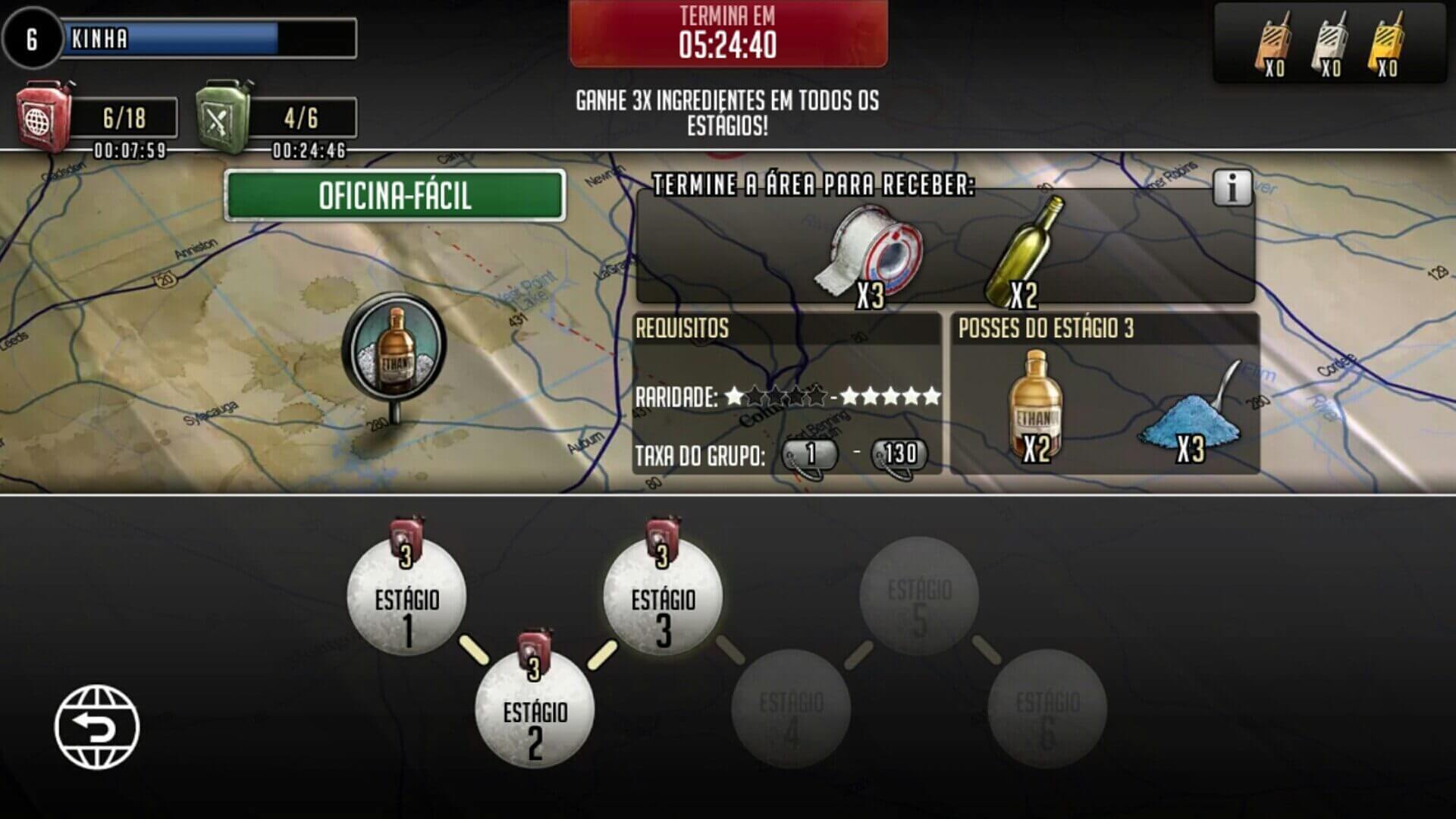Inspect the ethanol bottle stage reward
The image size is (1456, 819).
tap(1036, 406)
